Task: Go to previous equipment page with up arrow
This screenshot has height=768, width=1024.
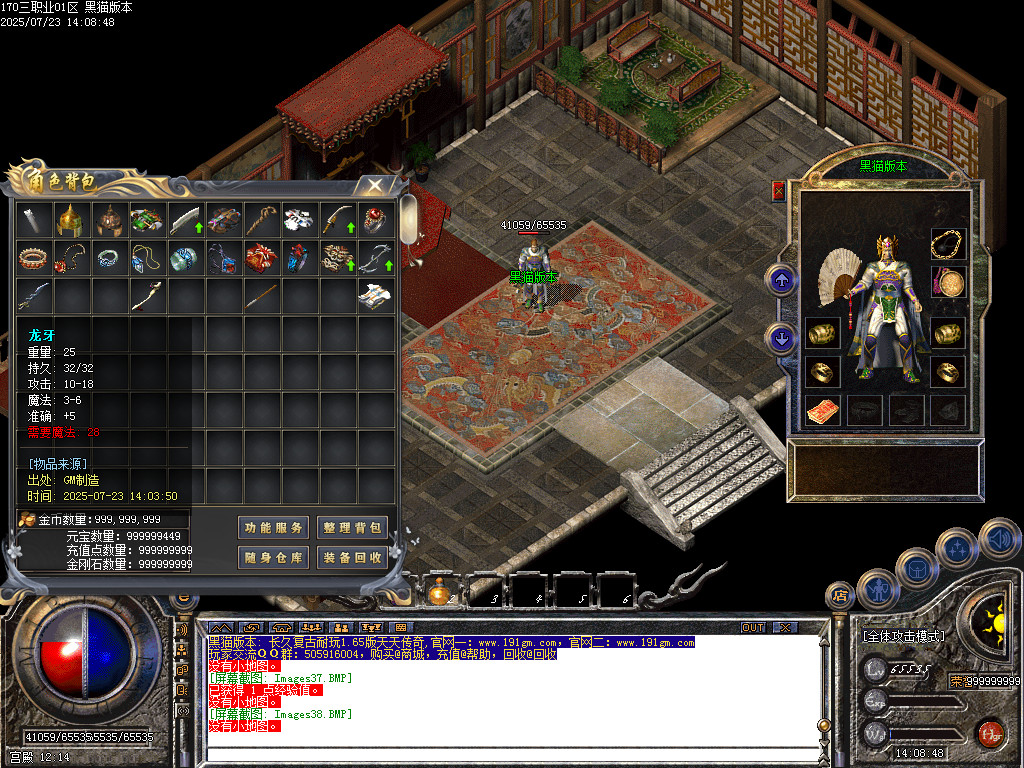Action: click(x=780, y=280)
